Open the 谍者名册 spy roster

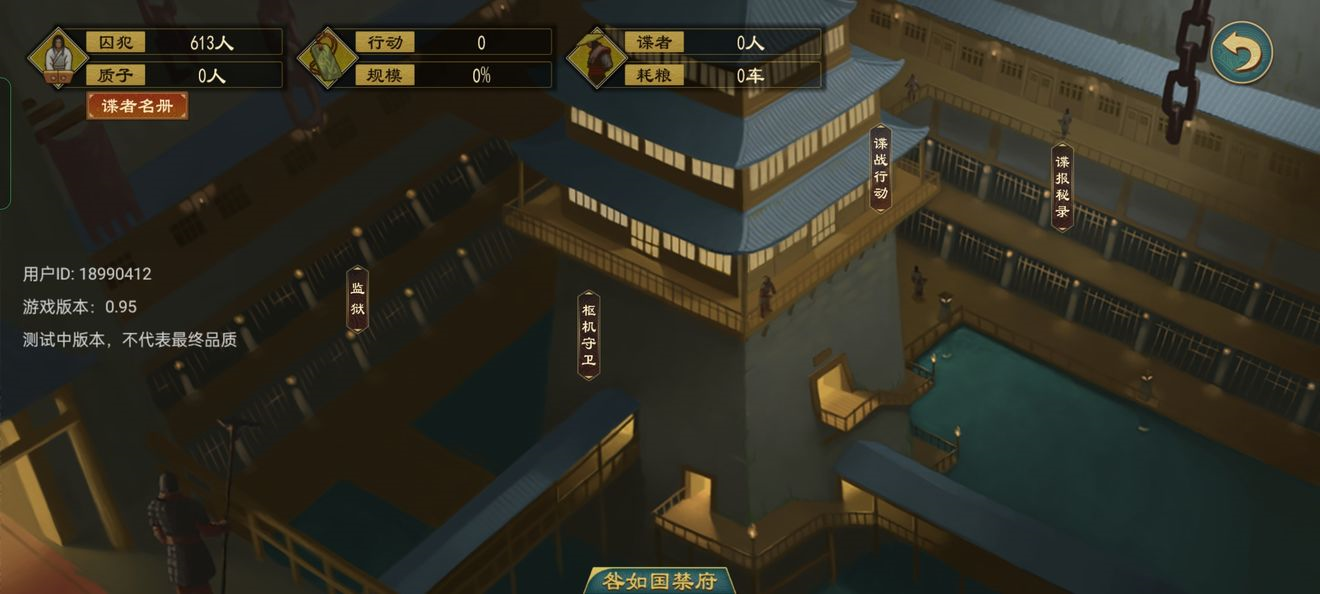(137, 106)
